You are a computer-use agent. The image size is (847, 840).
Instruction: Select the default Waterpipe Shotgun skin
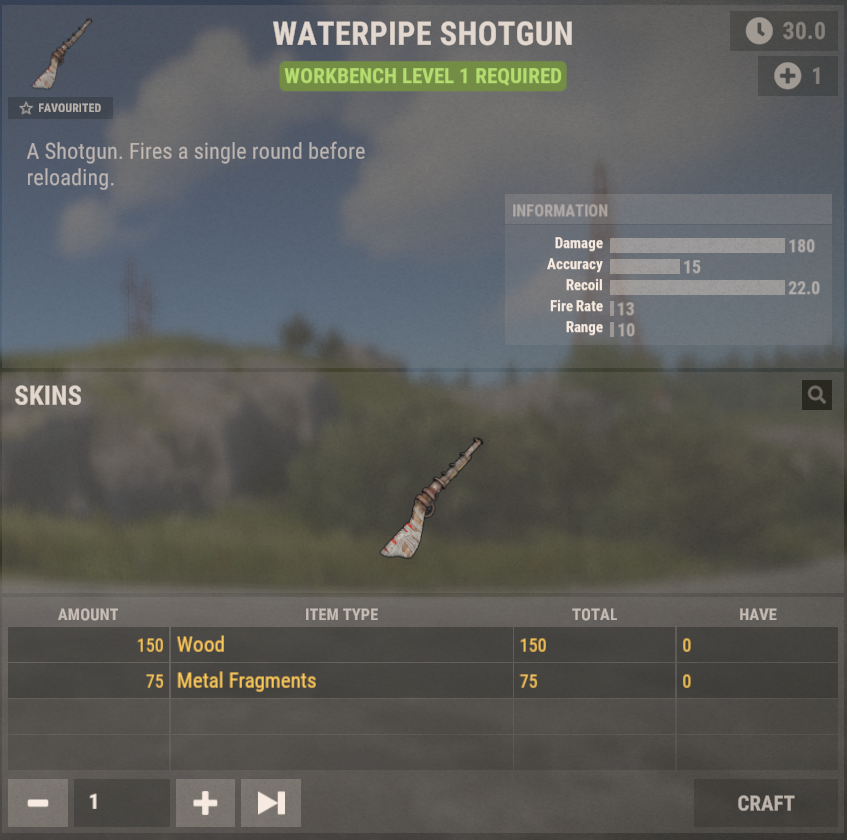pos(432,497)
